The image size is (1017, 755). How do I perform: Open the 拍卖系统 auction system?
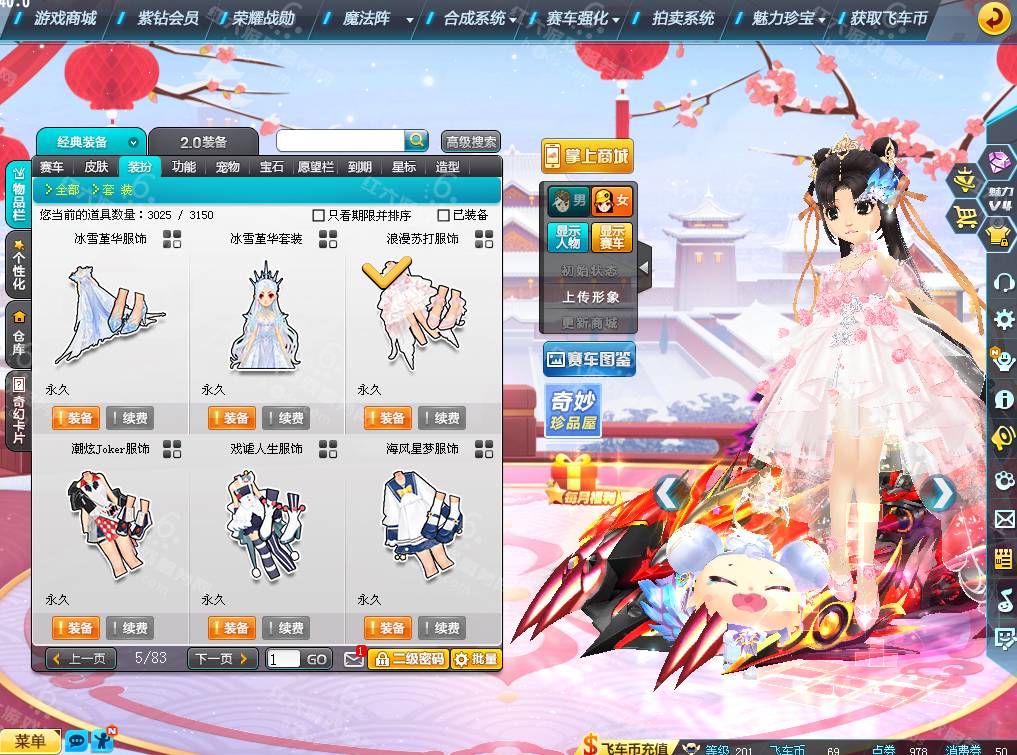pos(683,18)
